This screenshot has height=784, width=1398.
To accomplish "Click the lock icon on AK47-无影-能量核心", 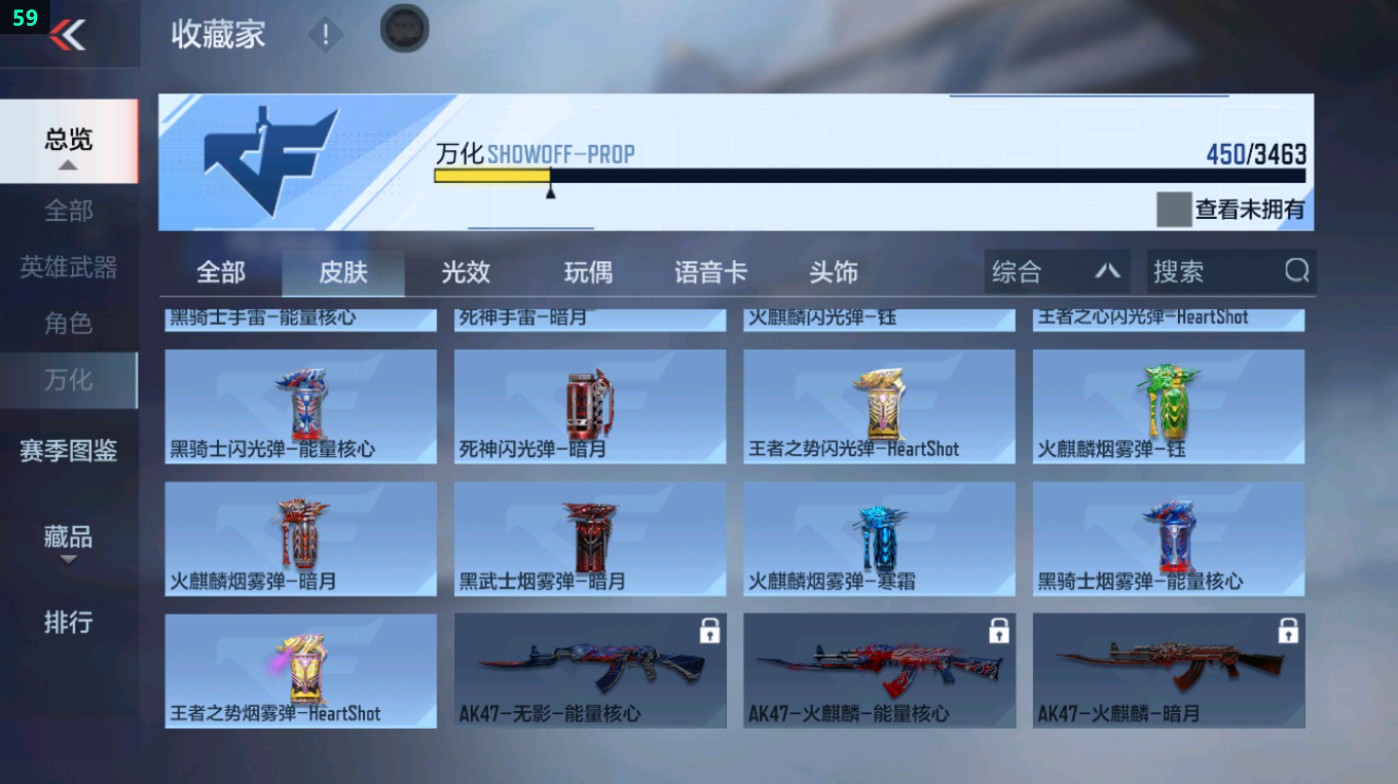I will pos(709,630).
